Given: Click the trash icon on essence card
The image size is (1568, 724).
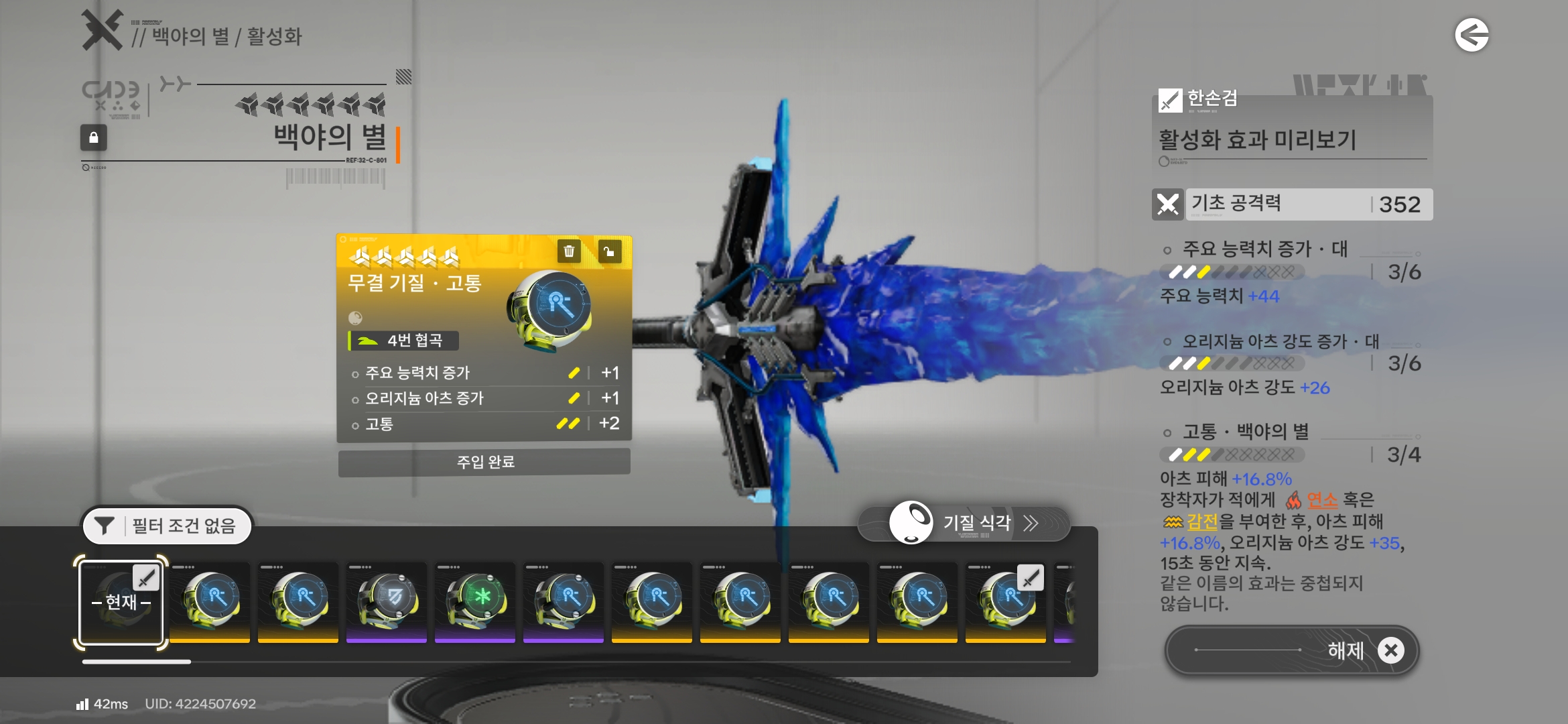Looking at the screenshot, I should [569, 251].
